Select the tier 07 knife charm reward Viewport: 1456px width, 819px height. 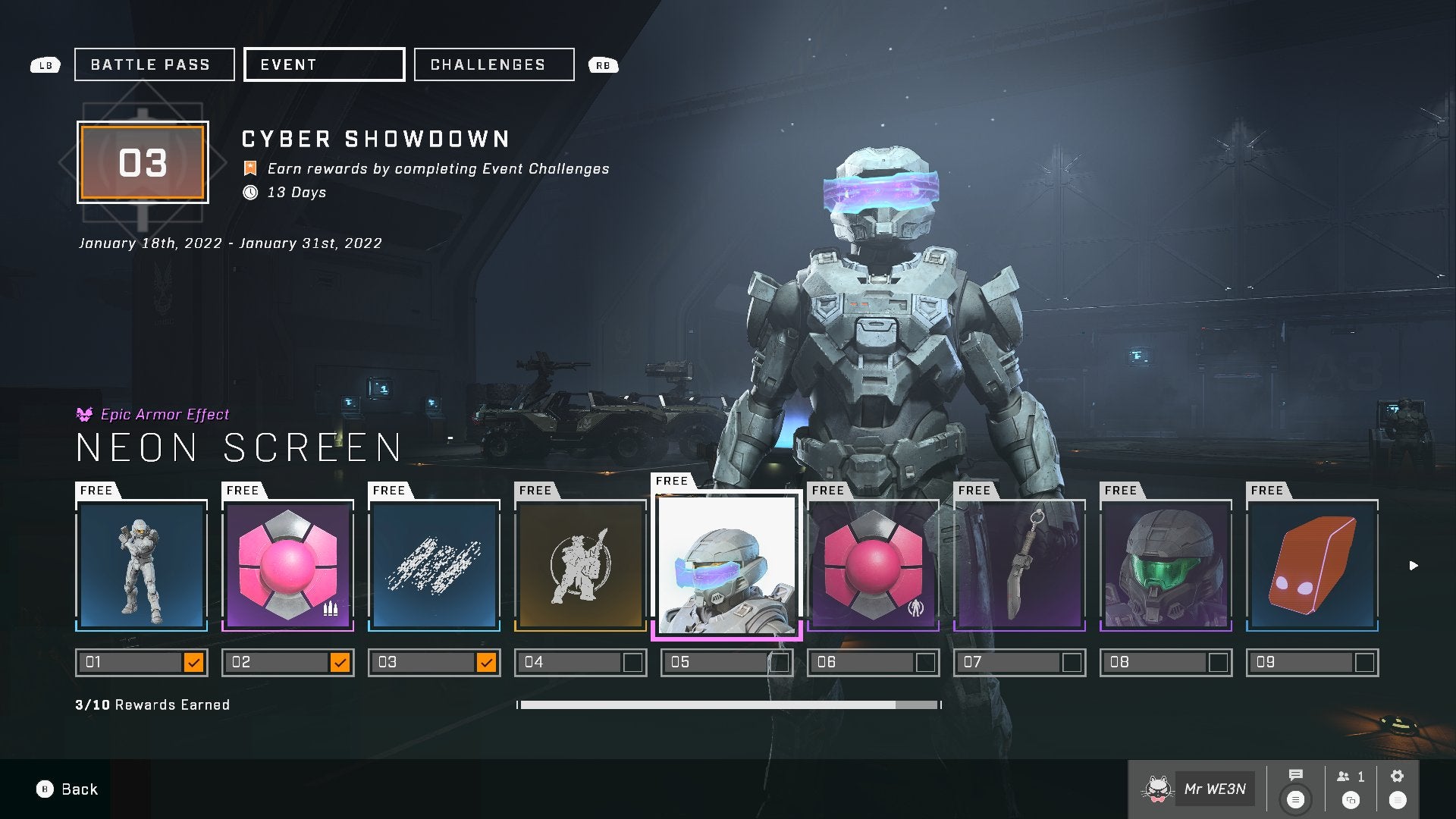(1020, 565)
